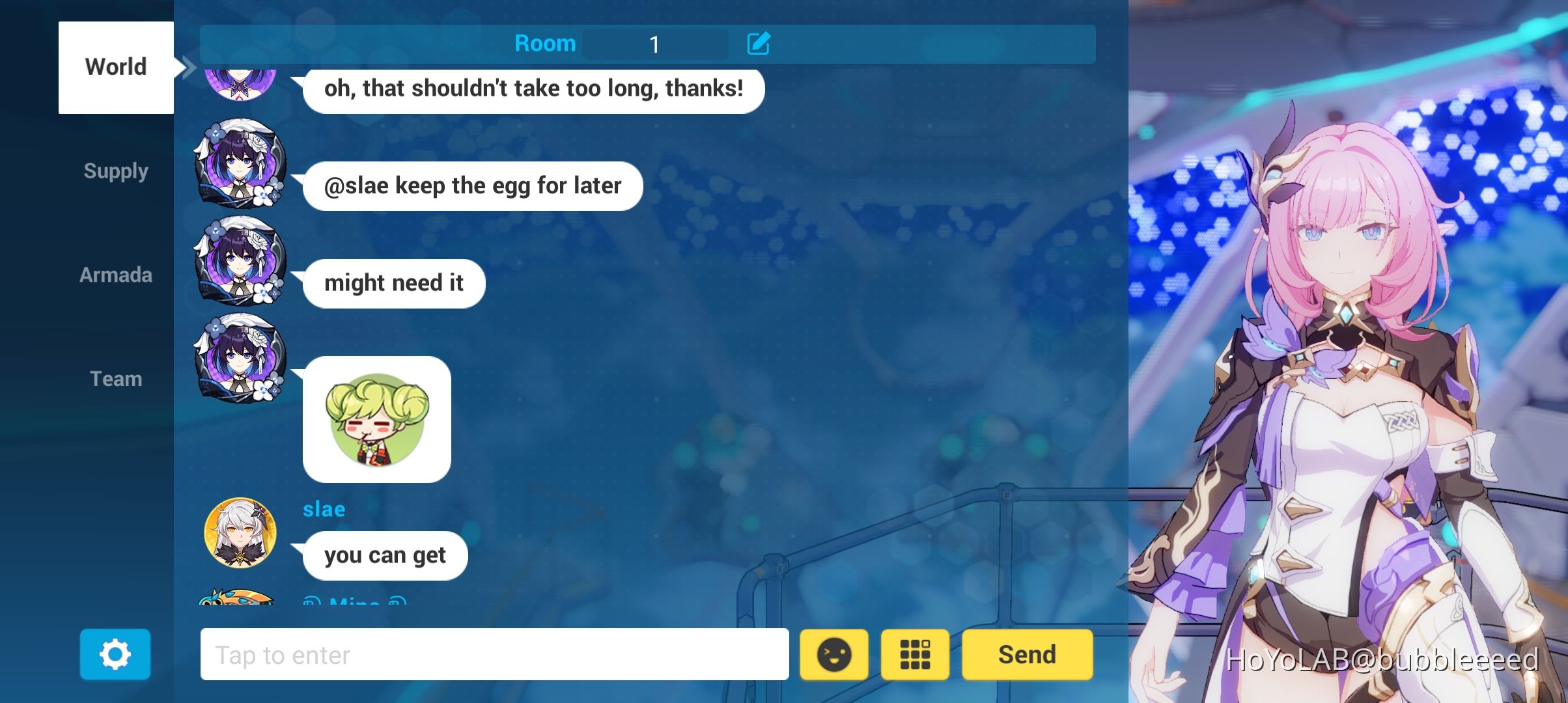Open the emoji picker
This screenshot has height=703, width=1568.
834,655
